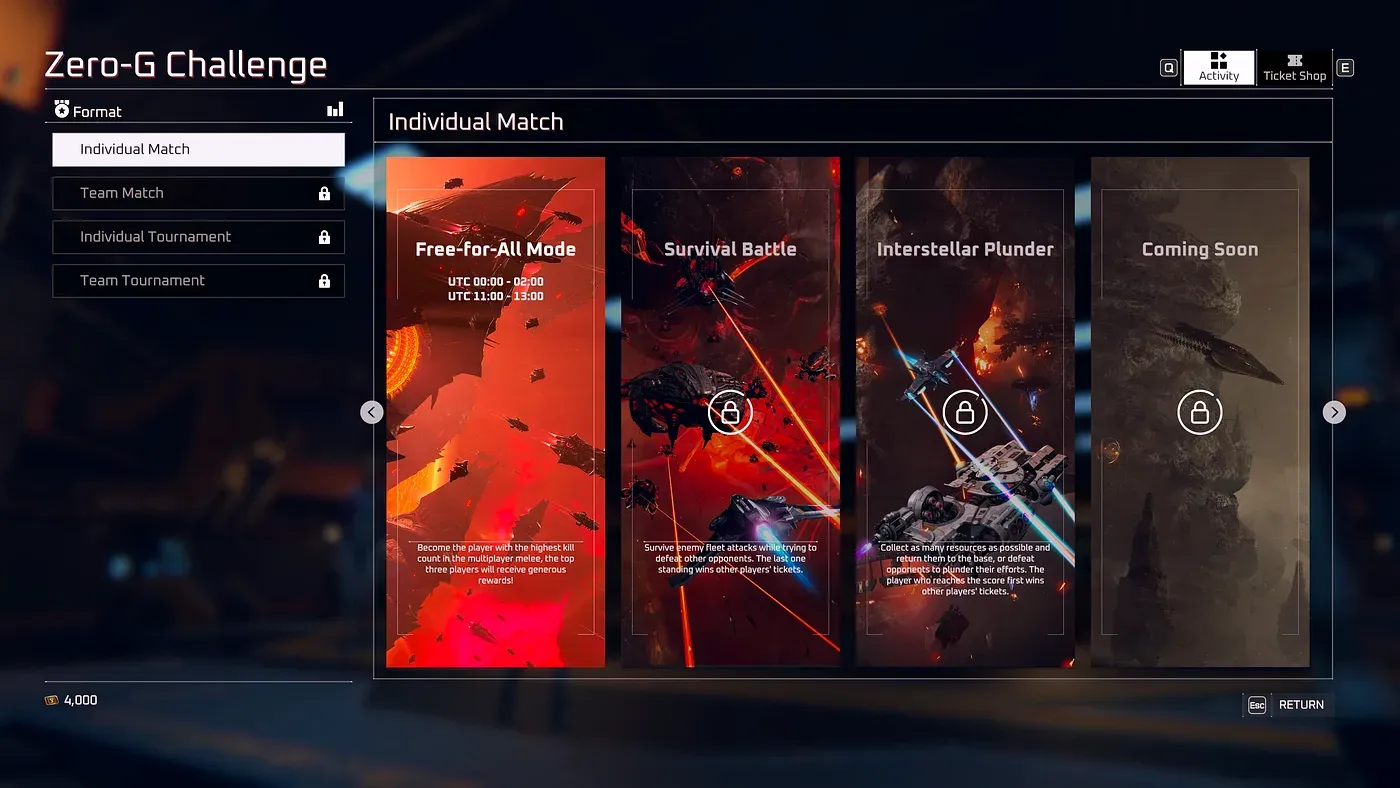Select the Individual Match format
1400x788 pixels.
[x=198, y=149]
